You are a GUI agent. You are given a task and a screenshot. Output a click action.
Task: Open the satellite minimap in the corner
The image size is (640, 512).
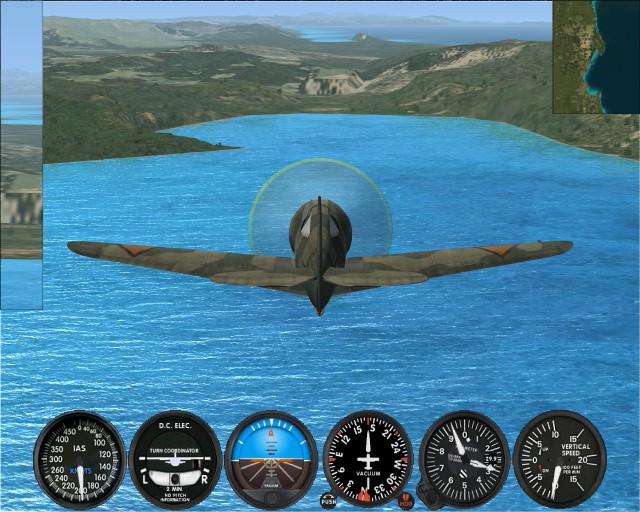[595, 56]
